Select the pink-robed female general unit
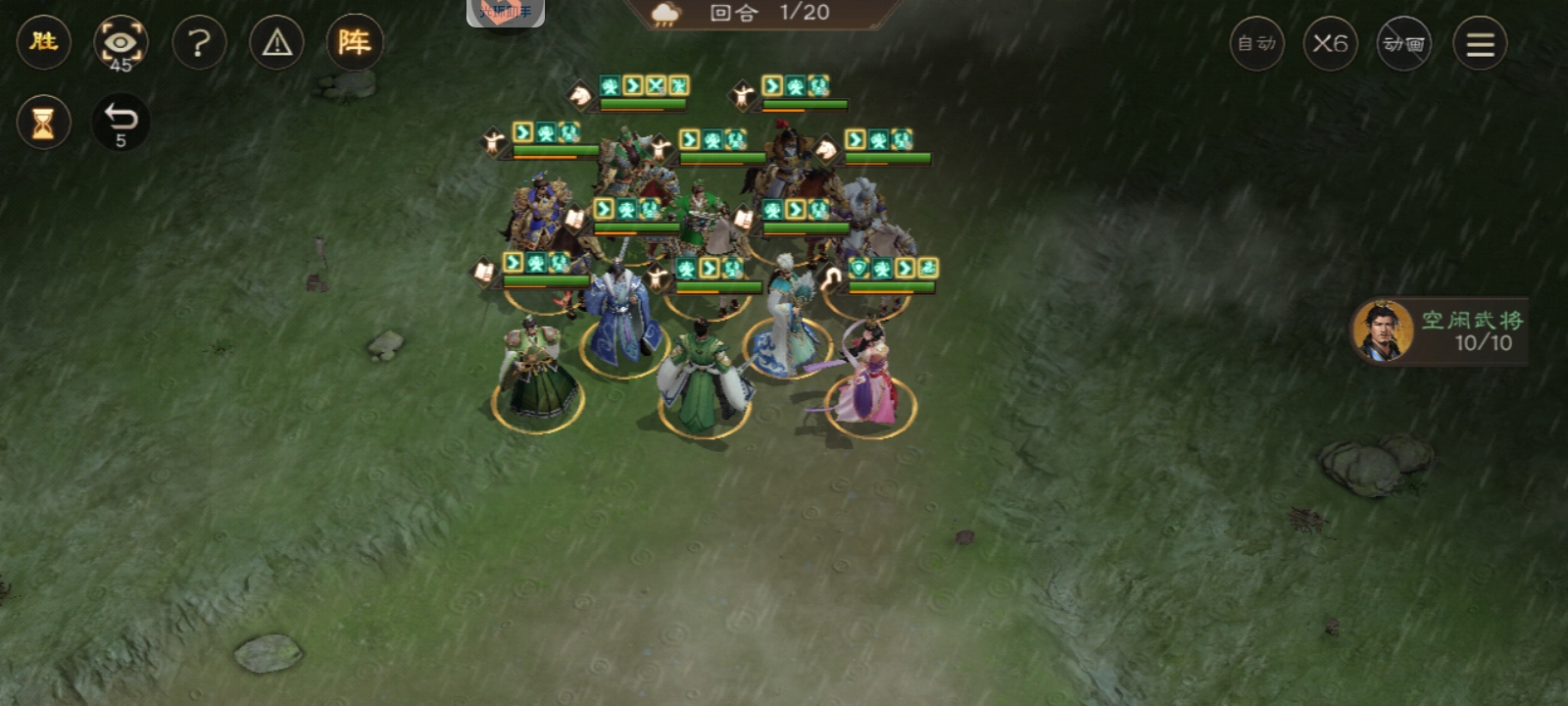1568x706 pixels. pyautogui.click(x=868, y=378)
